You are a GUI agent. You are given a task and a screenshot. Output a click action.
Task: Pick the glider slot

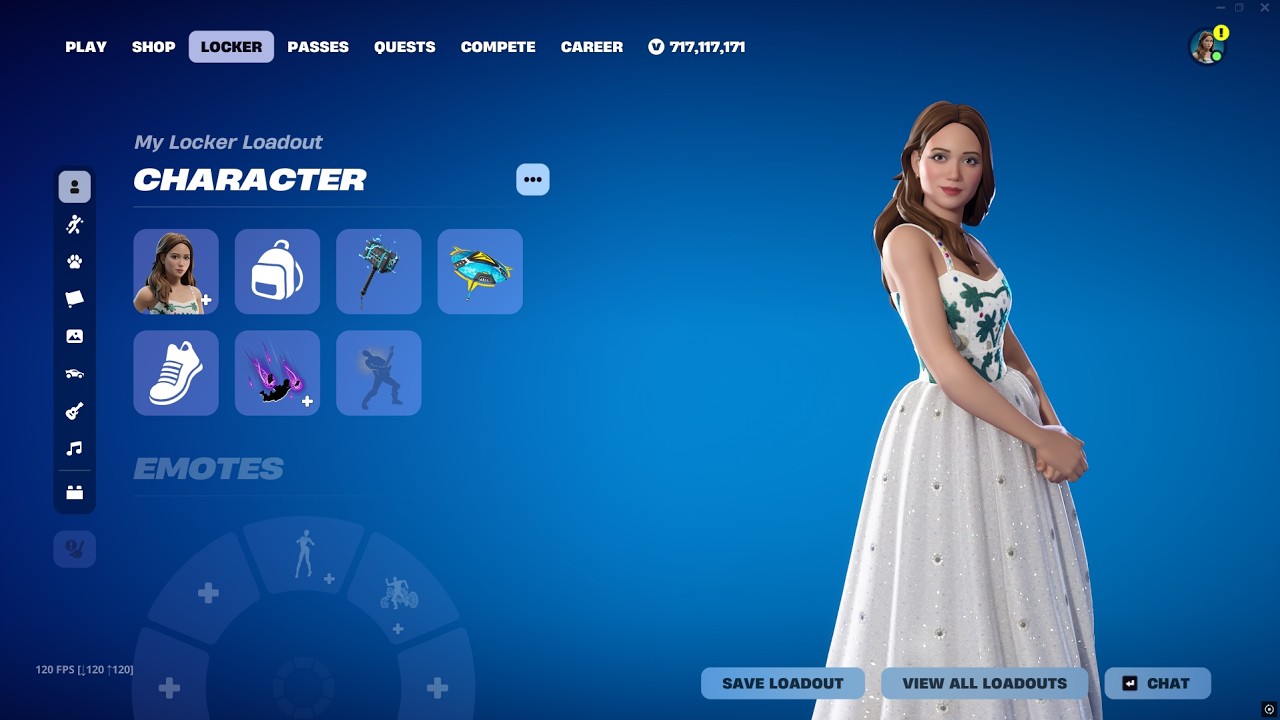click(480, 272)
